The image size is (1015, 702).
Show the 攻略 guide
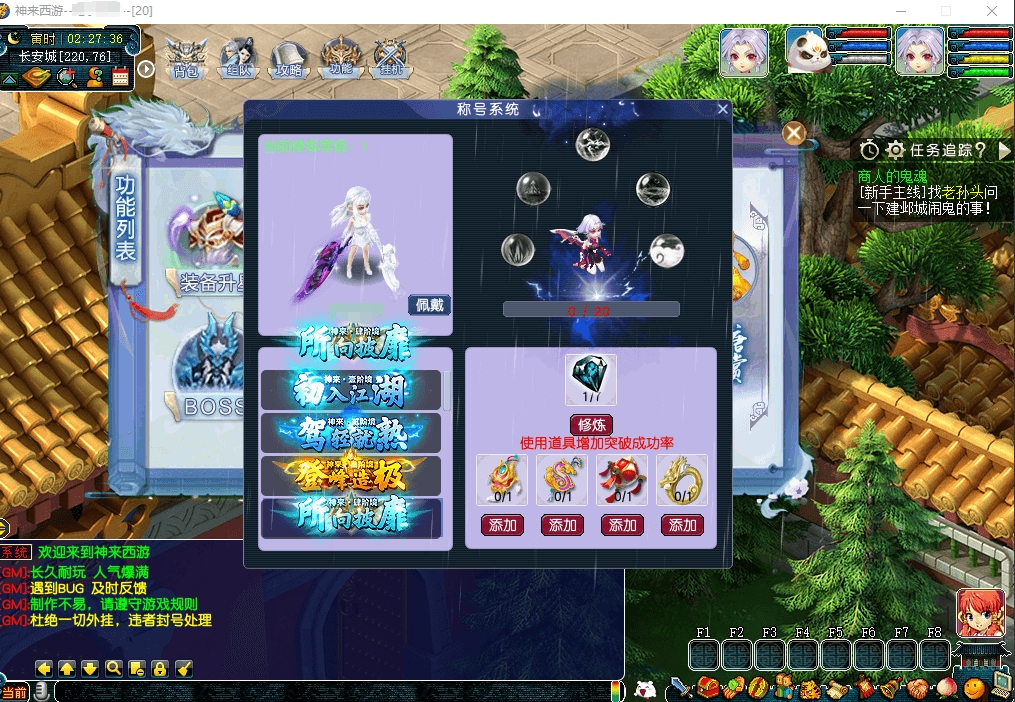point(289,58)
